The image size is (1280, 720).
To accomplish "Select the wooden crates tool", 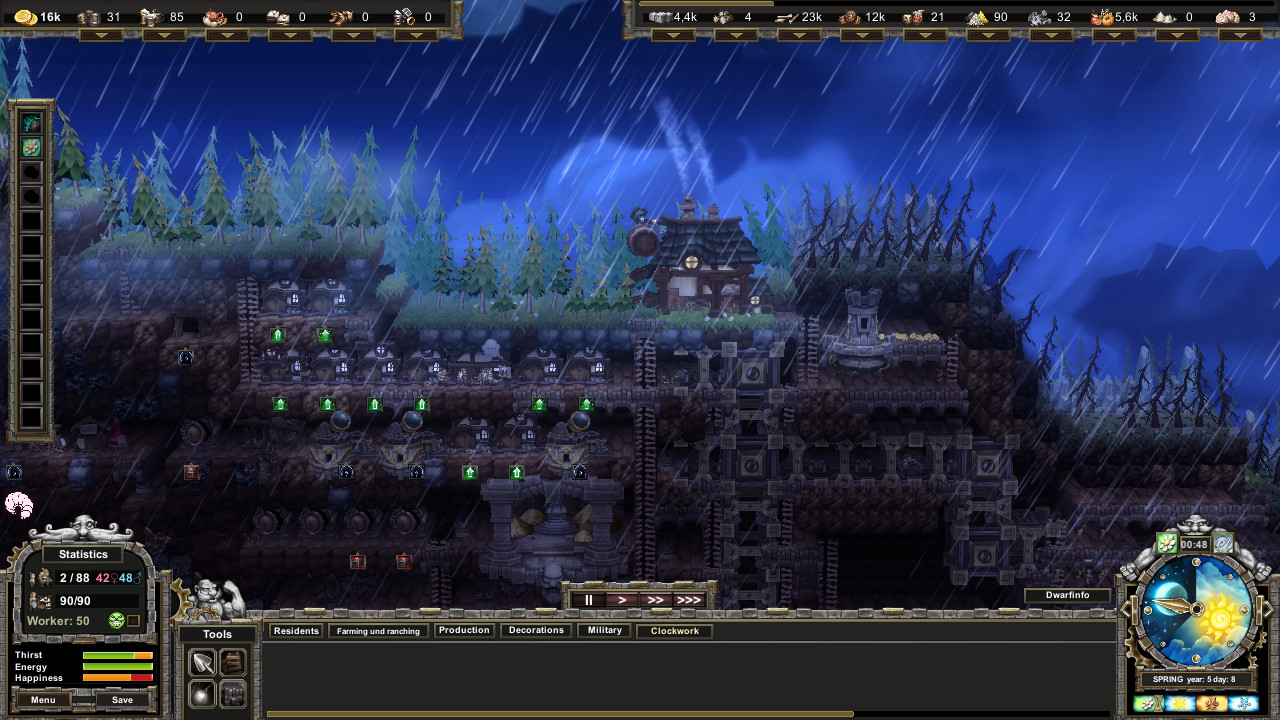I will [232, 662].
